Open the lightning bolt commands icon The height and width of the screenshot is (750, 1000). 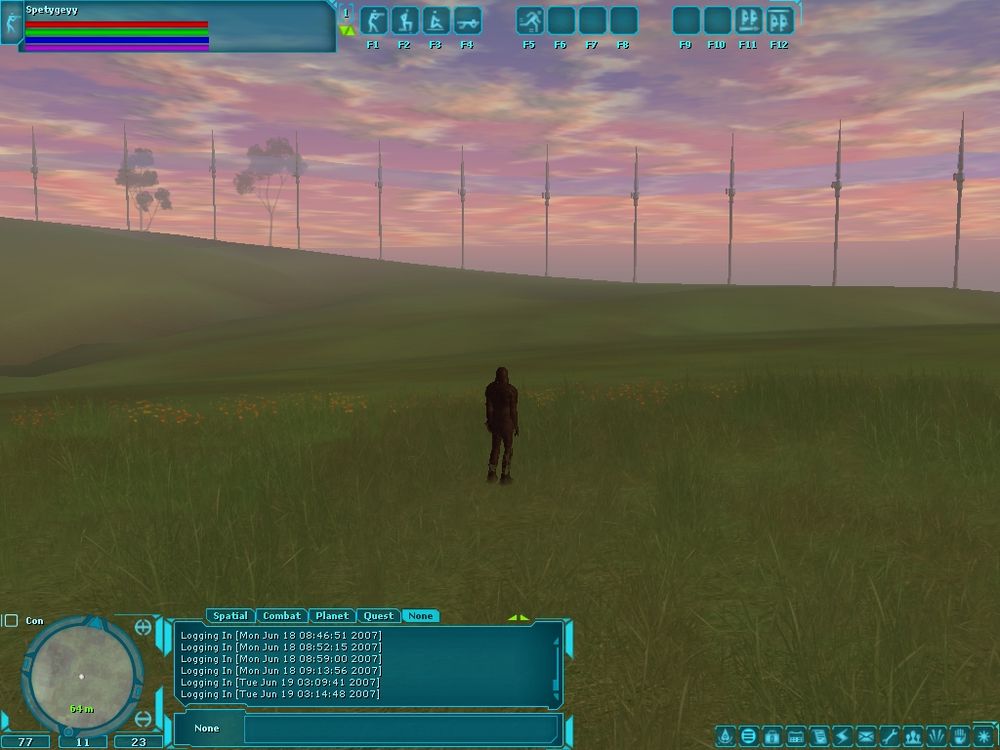(842, 737)
